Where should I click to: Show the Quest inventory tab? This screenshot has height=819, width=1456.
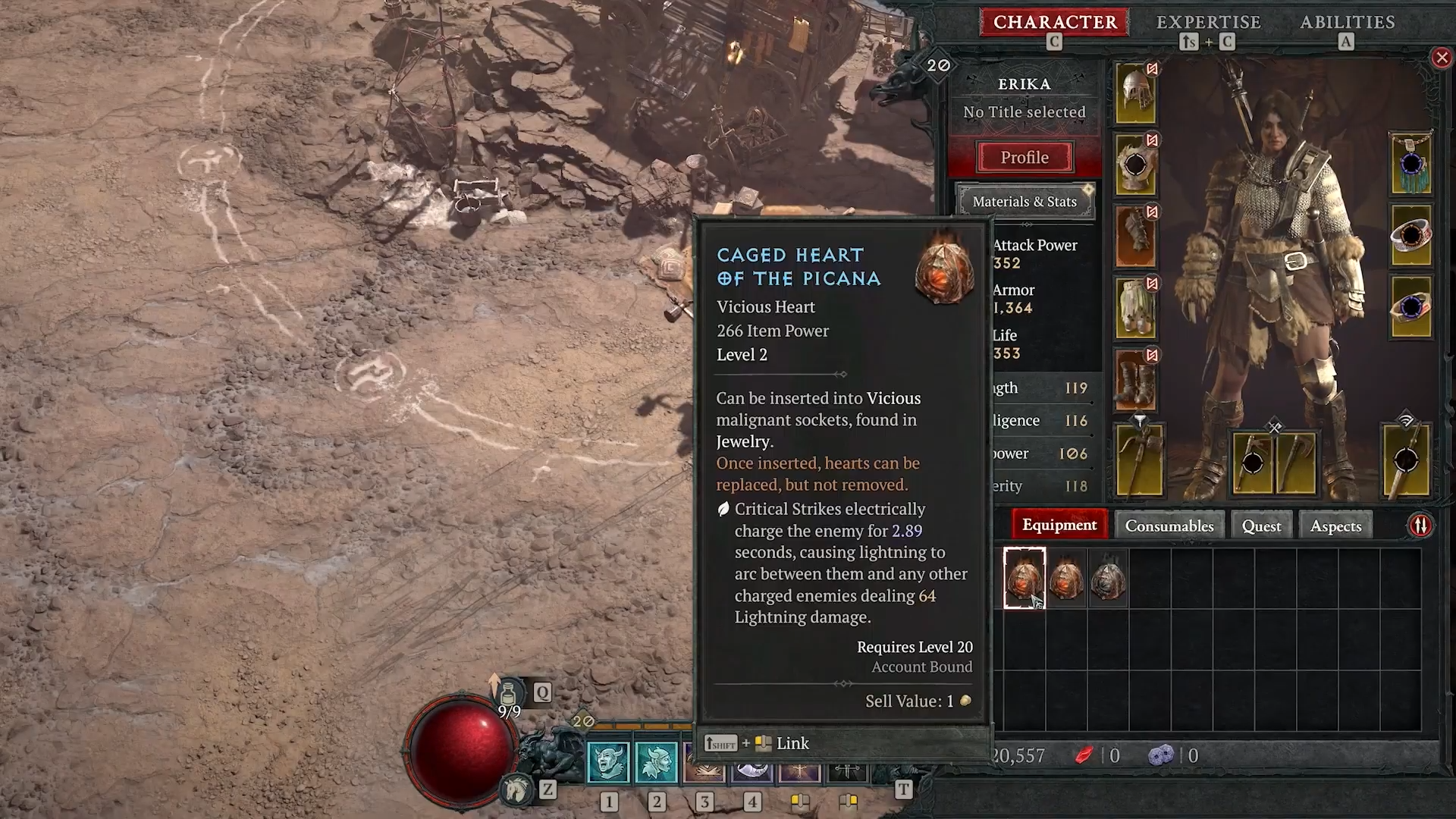point(1261,526)
